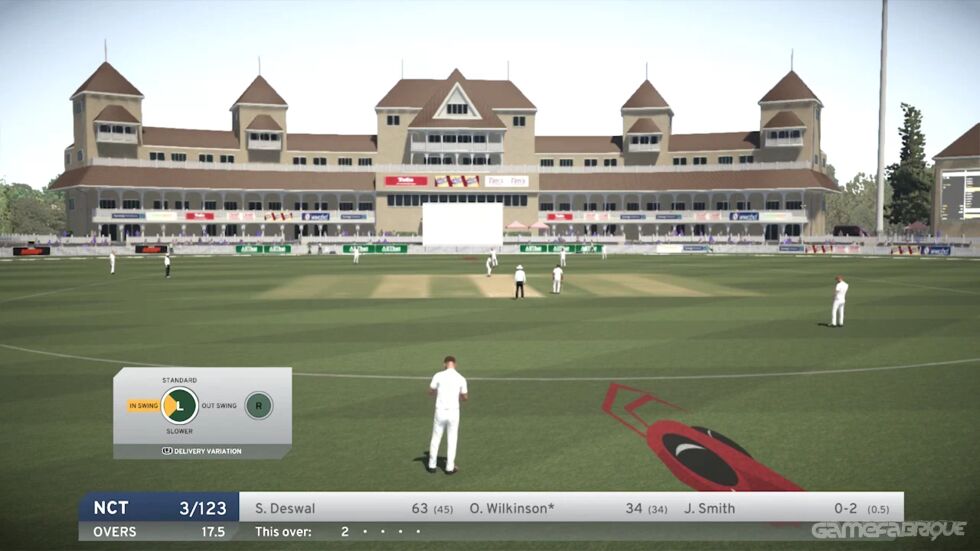The width and height of the screenshot is (980, 551).
Task: Click the GameFabrique watermark logo
Action: click(888, 530)
